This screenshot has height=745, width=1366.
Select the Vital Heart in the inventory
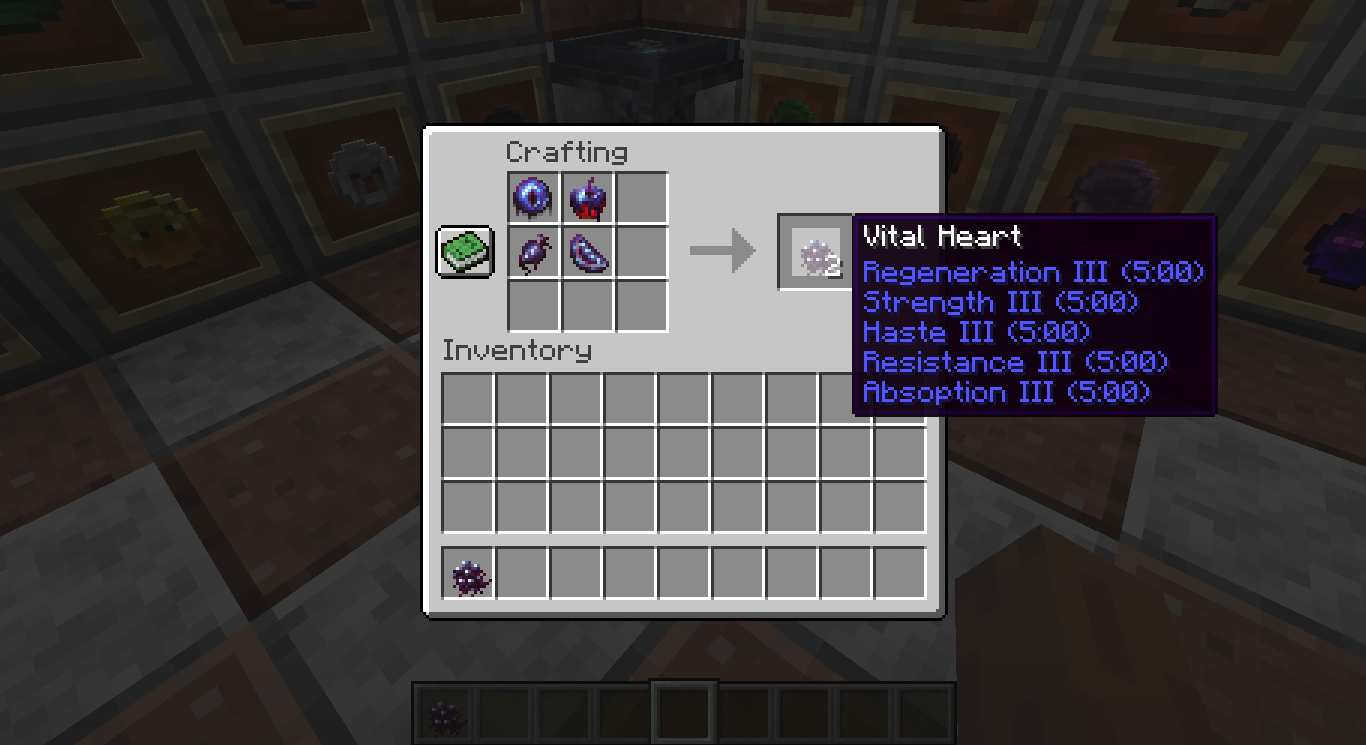click(x=468, y=575)
